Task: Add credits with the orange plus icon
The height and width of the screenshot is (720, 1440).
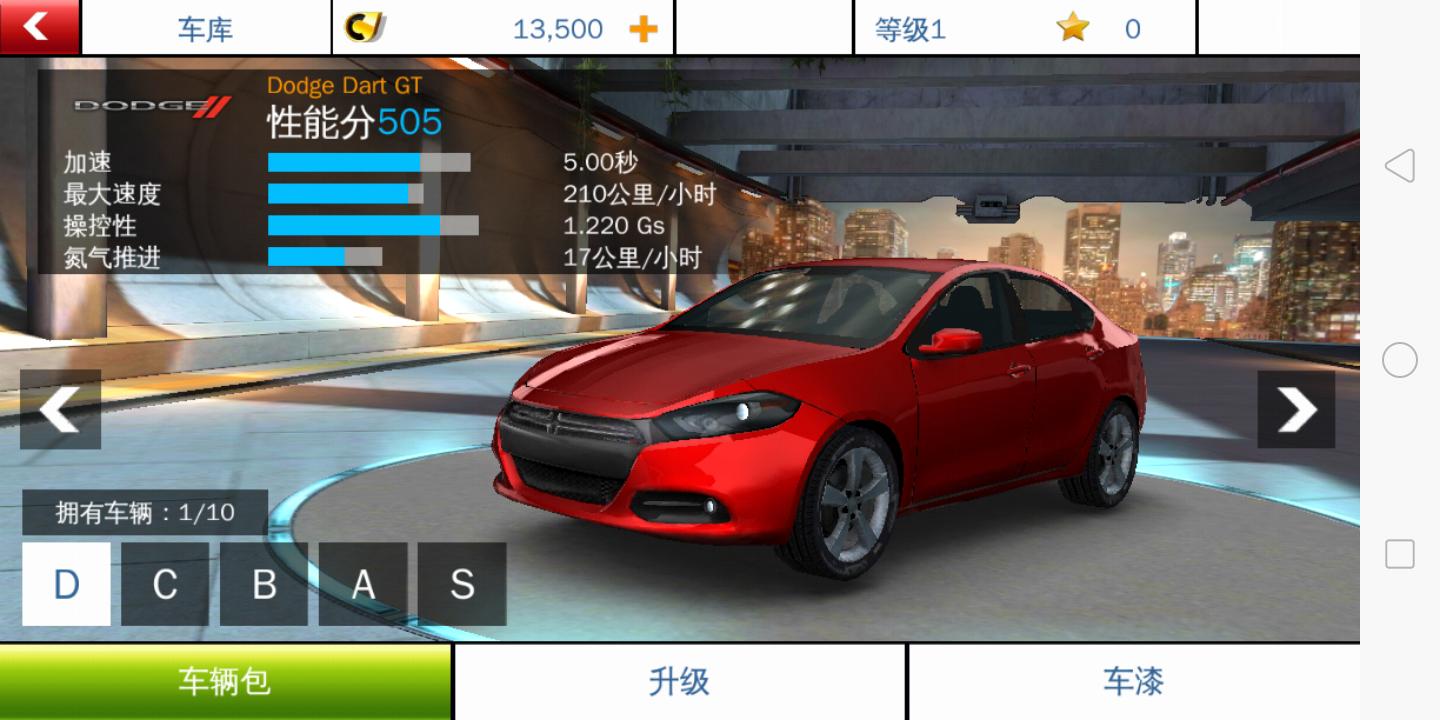Action: click(643, 29)
